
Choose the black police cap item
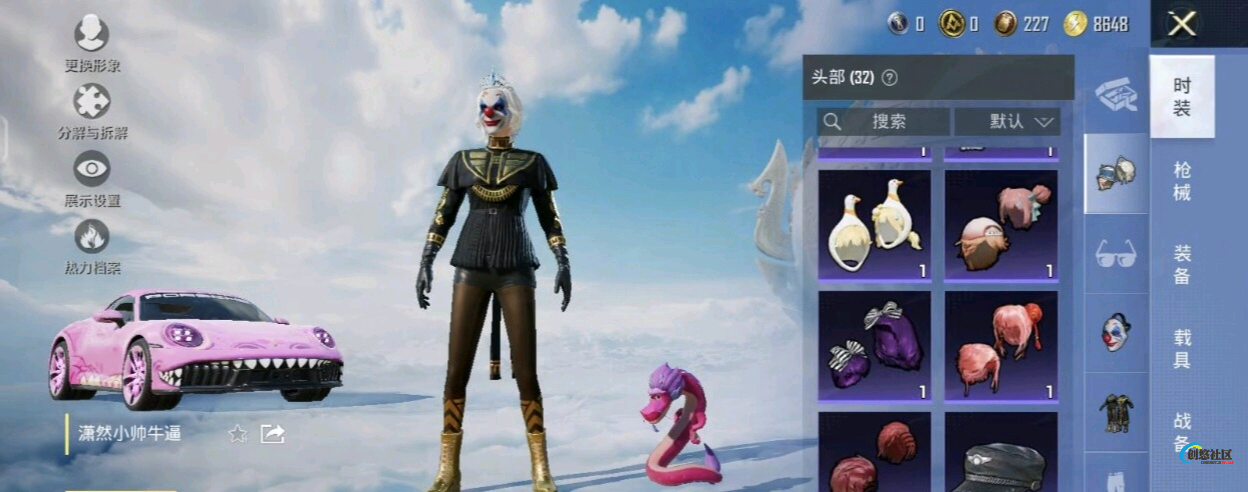click(1001, 460)
